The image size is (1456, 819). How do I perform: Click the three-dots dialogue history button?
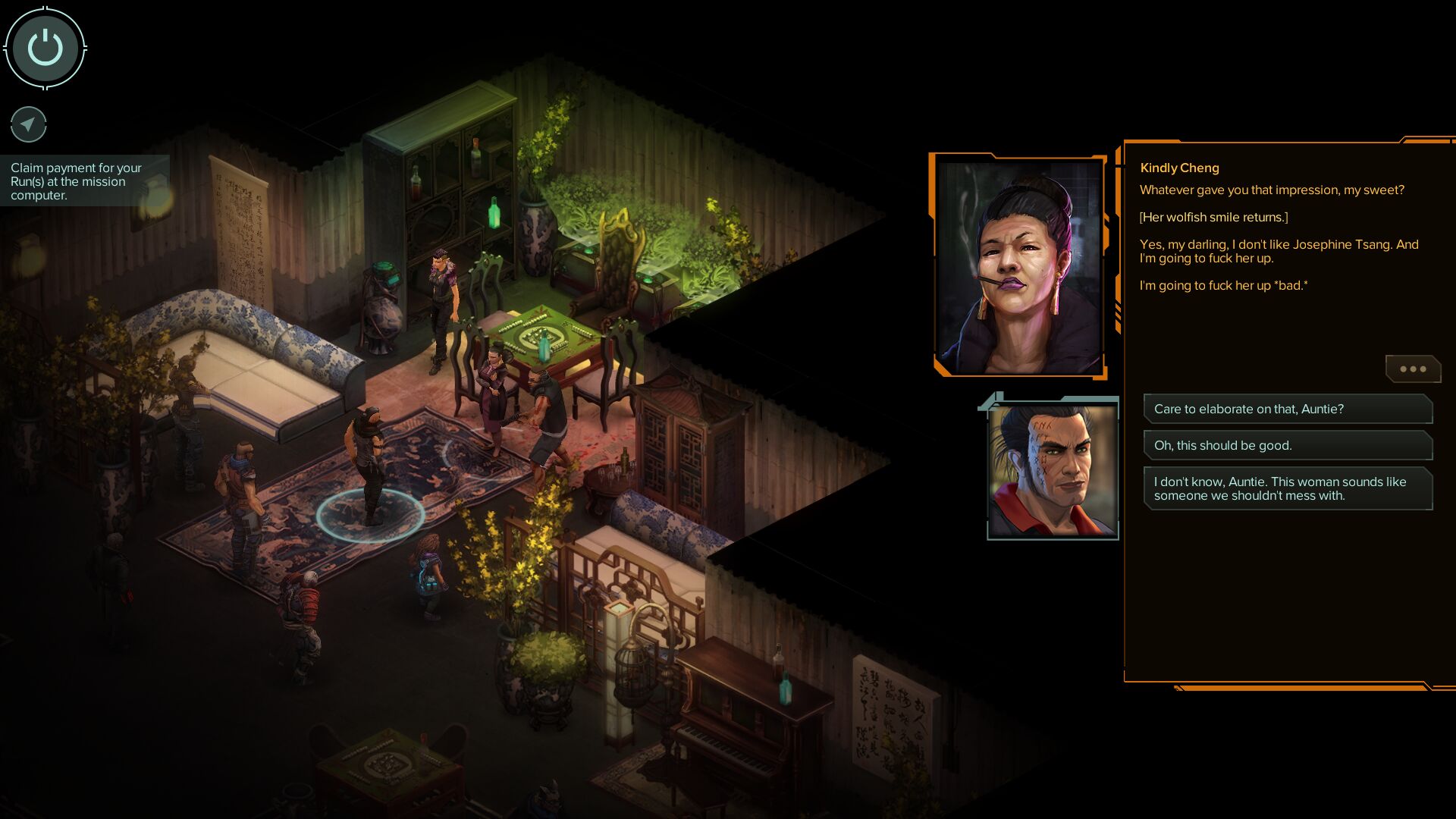[1412, 369]
